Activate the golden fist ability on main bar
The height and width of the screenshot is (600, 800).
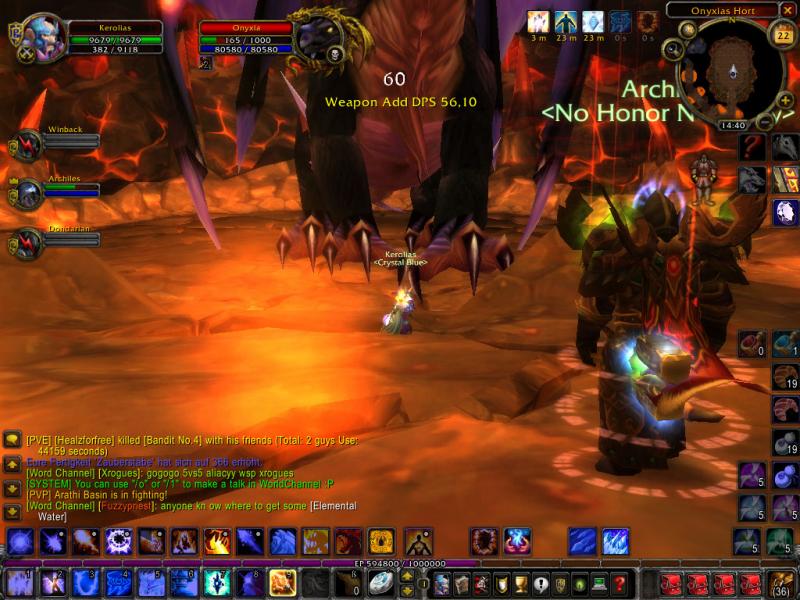pos(282,582)
